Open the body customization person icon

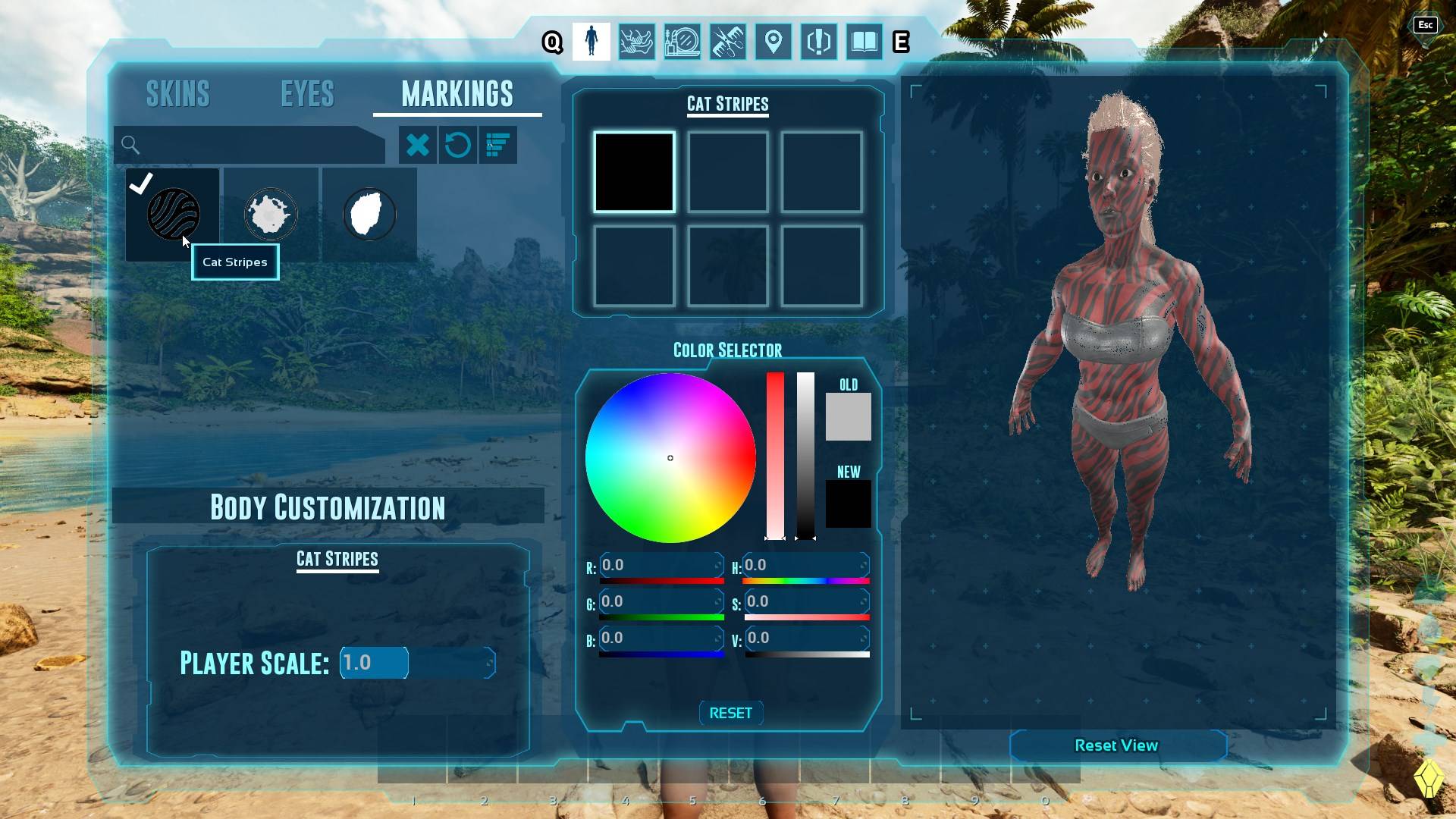pos(591,42)
